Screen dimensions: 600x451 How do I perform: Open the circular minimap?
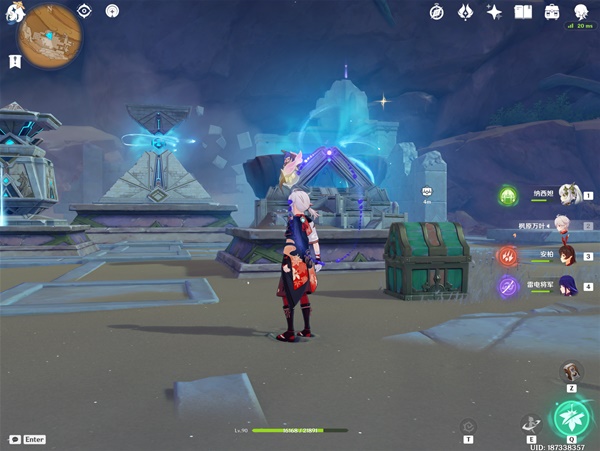pos(50,36)
